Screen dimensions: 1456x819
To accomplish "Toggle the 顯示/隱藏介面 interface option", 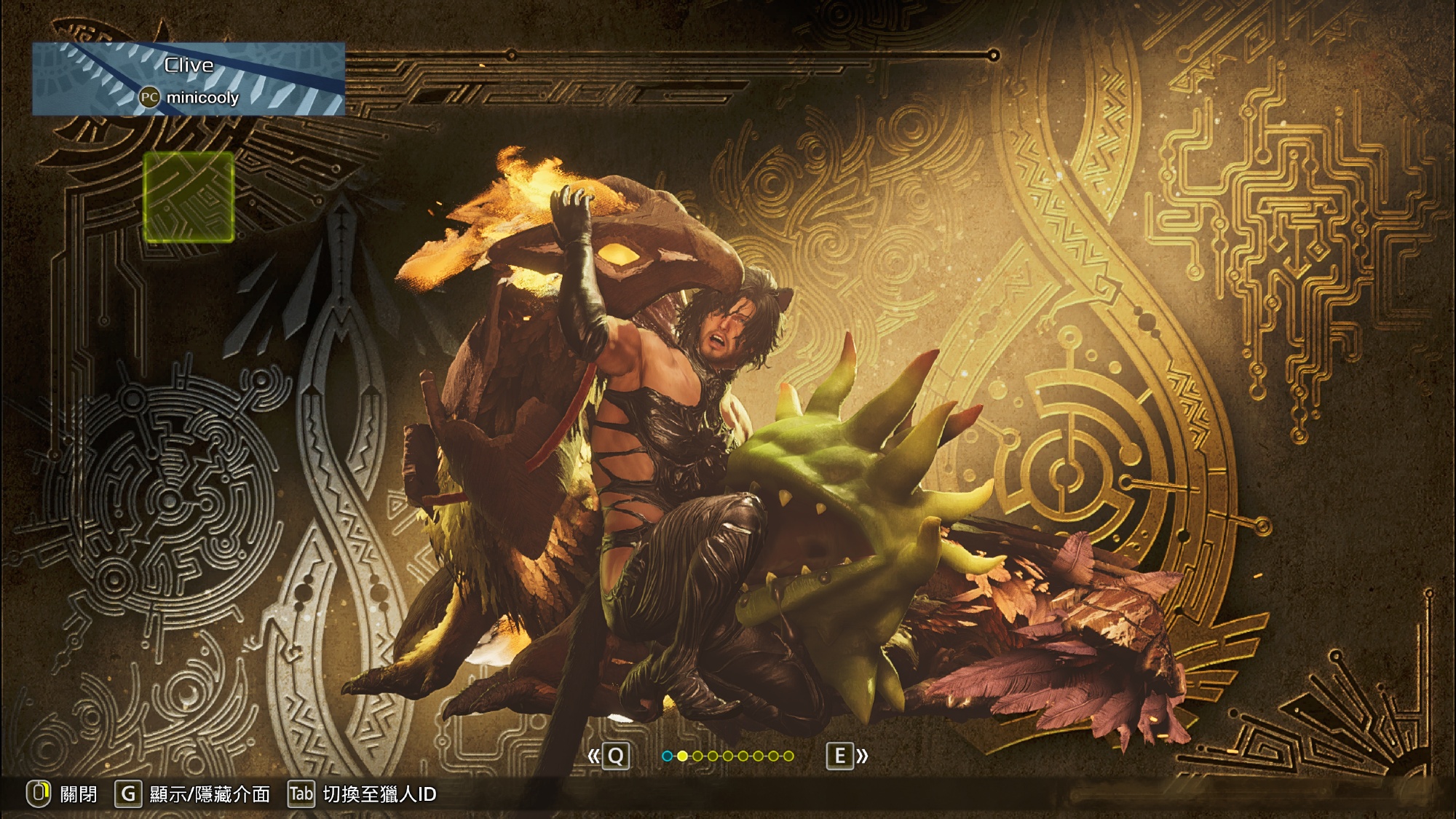I will (x=192, y=794).
